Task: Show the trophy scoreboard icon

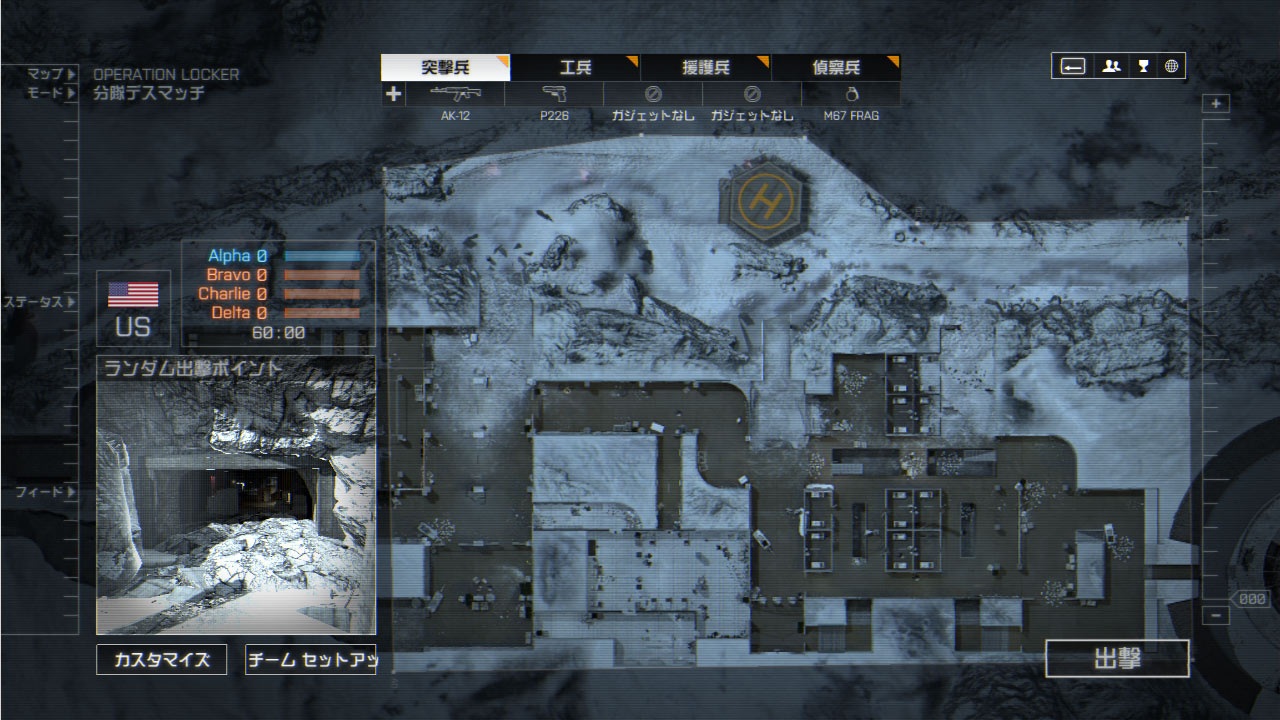Action: tap(1143, 67)
